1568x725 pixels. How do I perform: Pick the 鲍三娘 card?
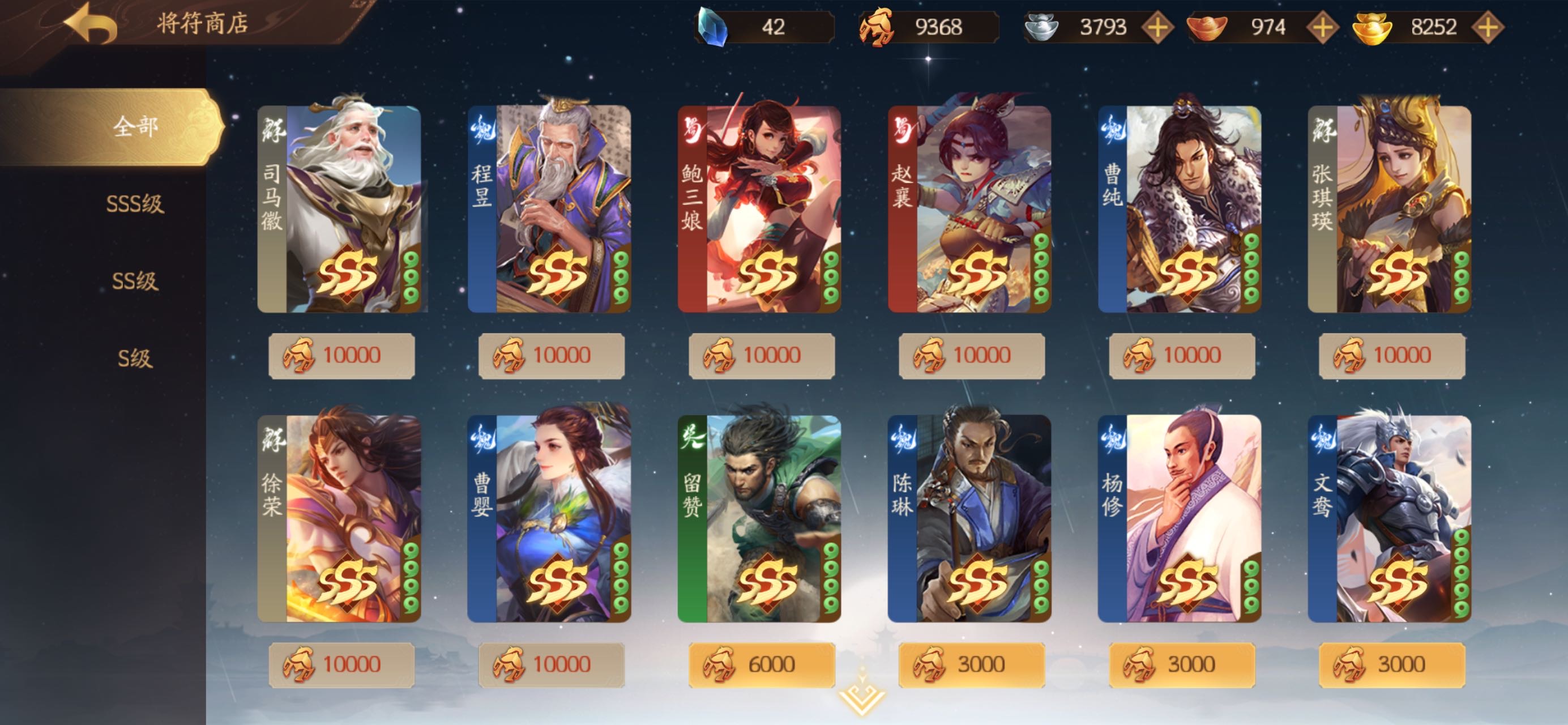760,209
